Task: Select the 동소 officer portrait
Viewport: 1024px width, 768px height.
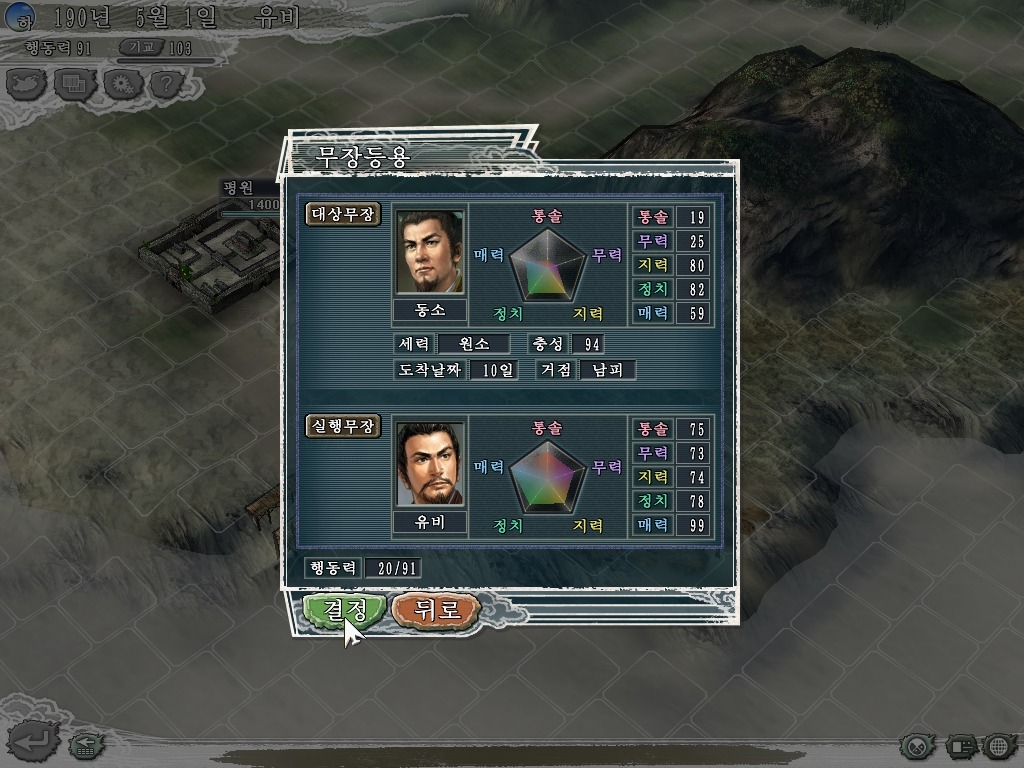Action: (432, 252)
